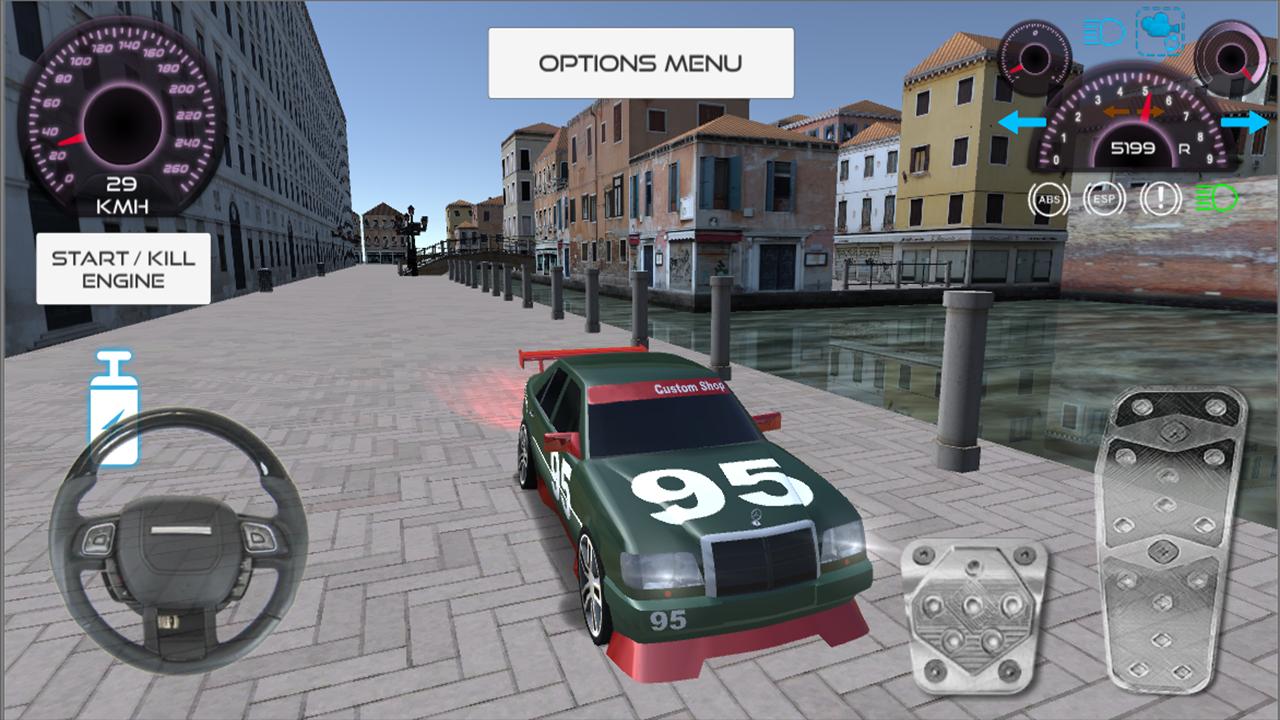Screen dimensions: 1280x720
Task: Toggle the ABS indicator
Action: point(1049,200)
